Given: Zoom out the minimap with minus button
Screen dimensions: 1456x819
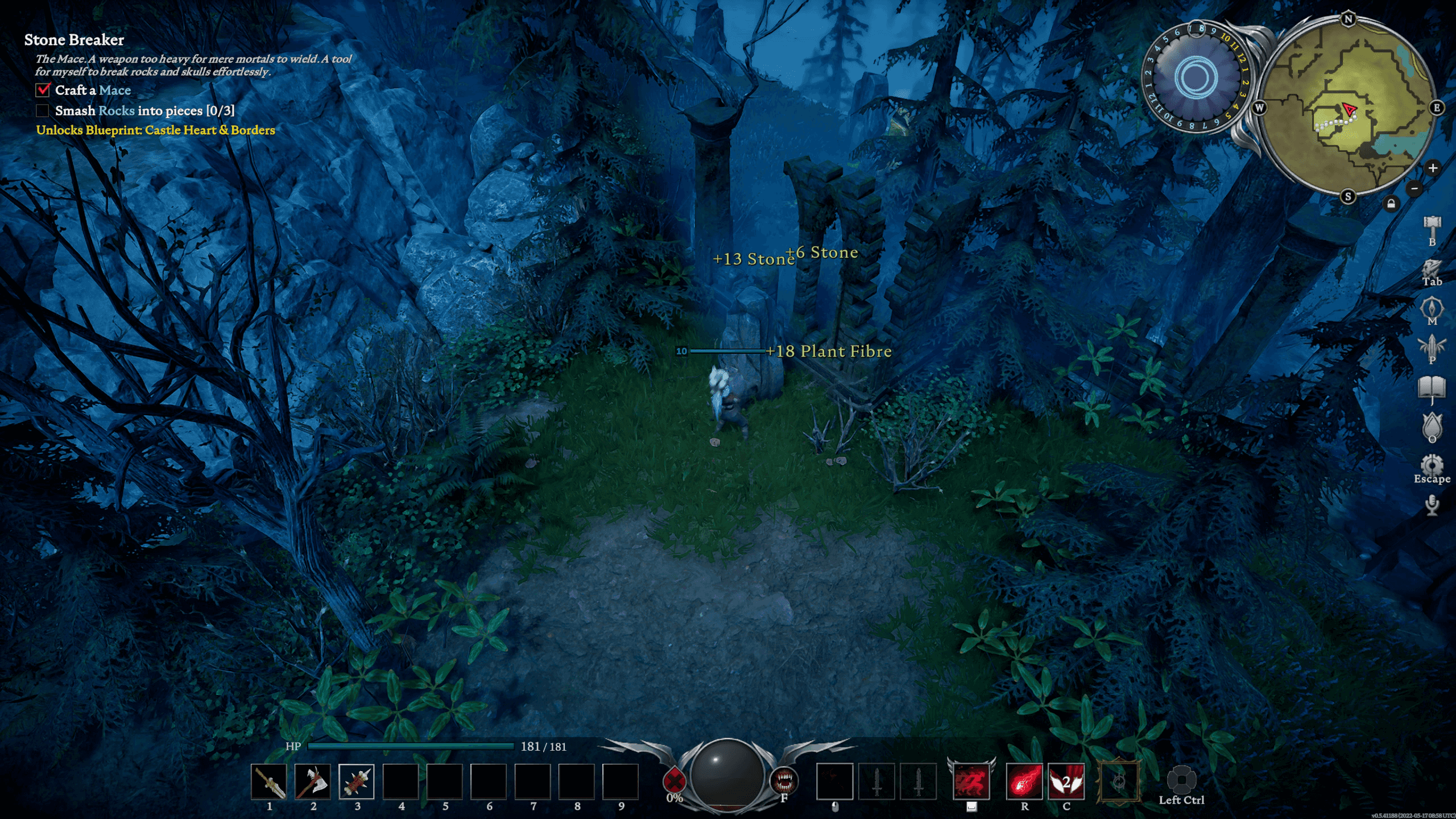Looking at the screenshot, I should coord(1414,188).
